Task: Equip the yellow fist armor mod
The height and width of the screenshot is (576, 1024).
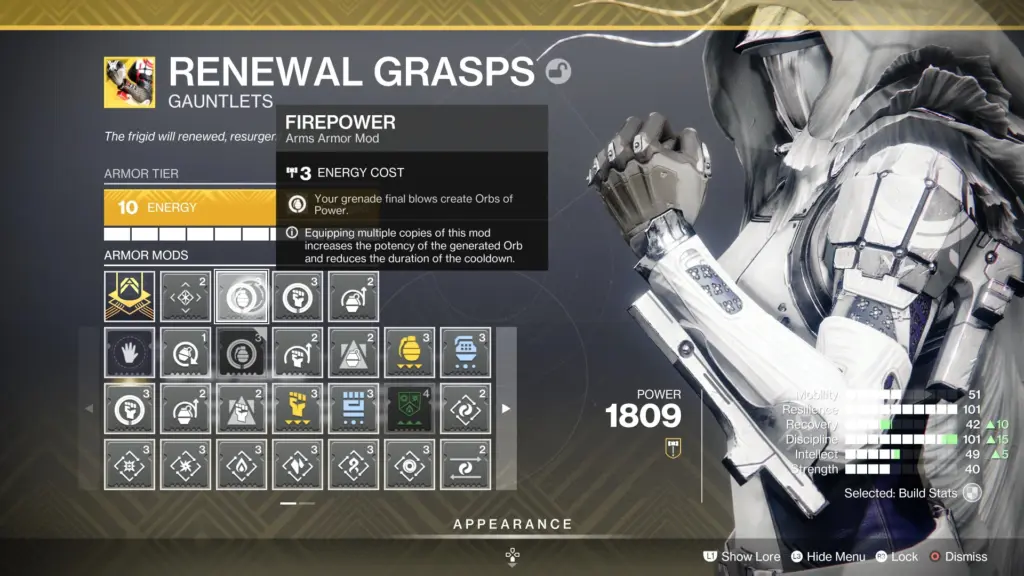Action: [297, 408]
